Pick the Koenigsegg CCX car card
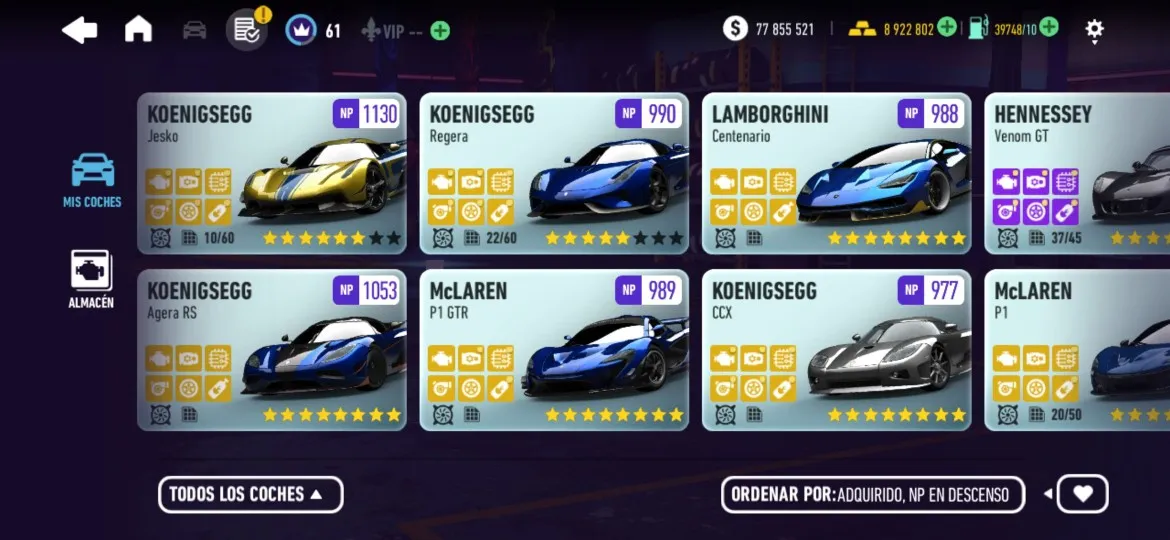Viewport: 1170px width, 540px height. 836,350
